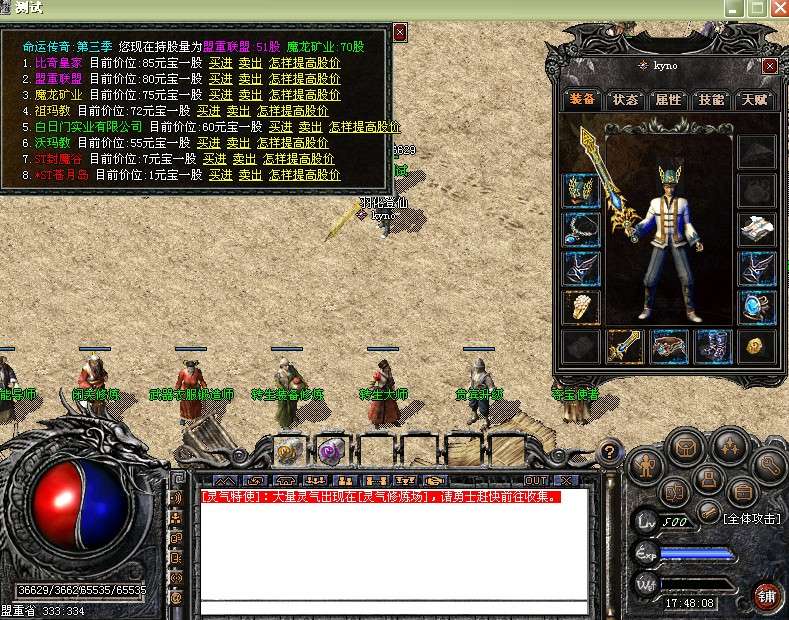Click the OUT button above chat
The image size is (789, 620).
point(537,481)
